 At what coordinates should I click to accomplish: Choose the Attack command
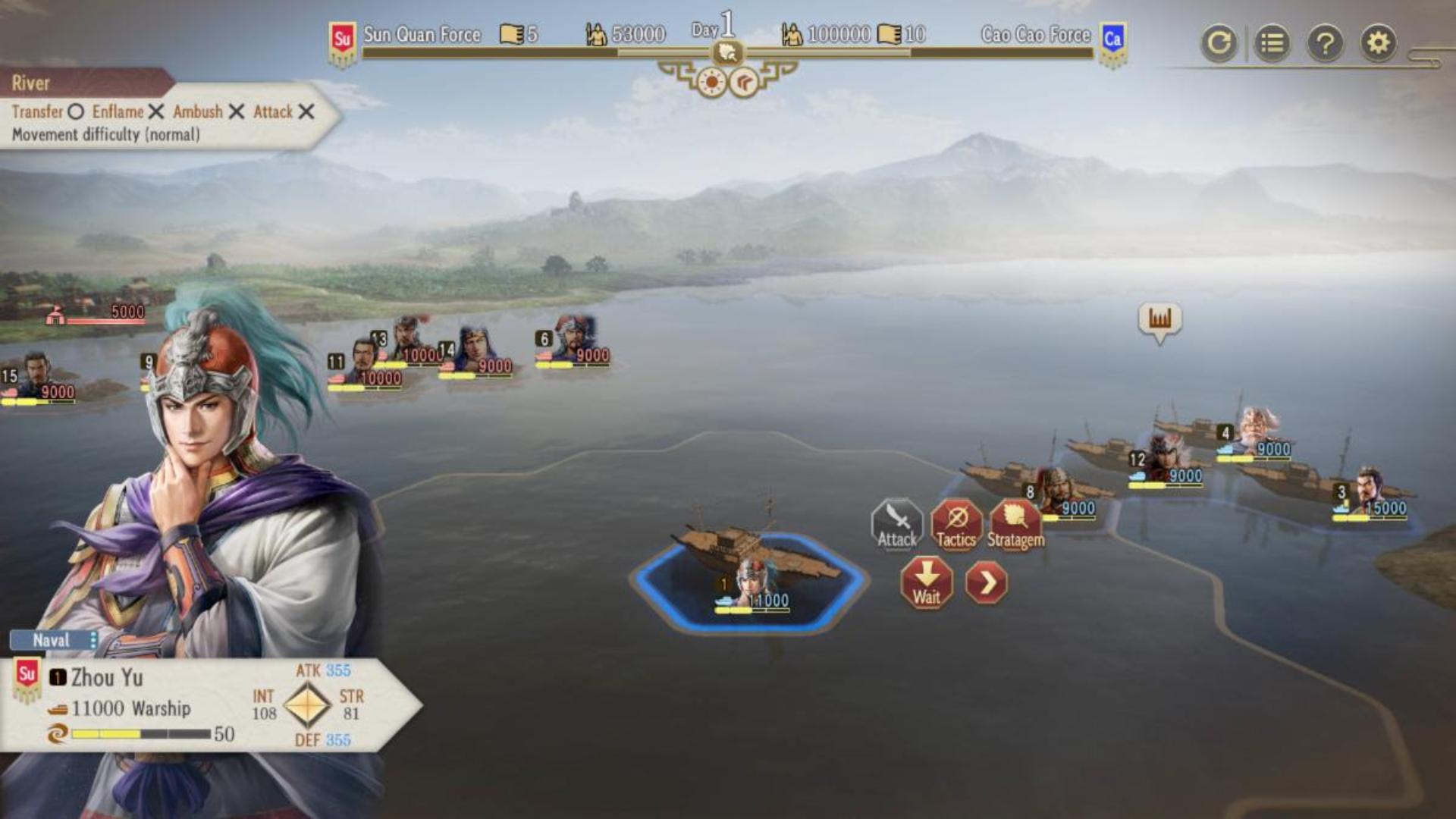(x=896, y=524)
